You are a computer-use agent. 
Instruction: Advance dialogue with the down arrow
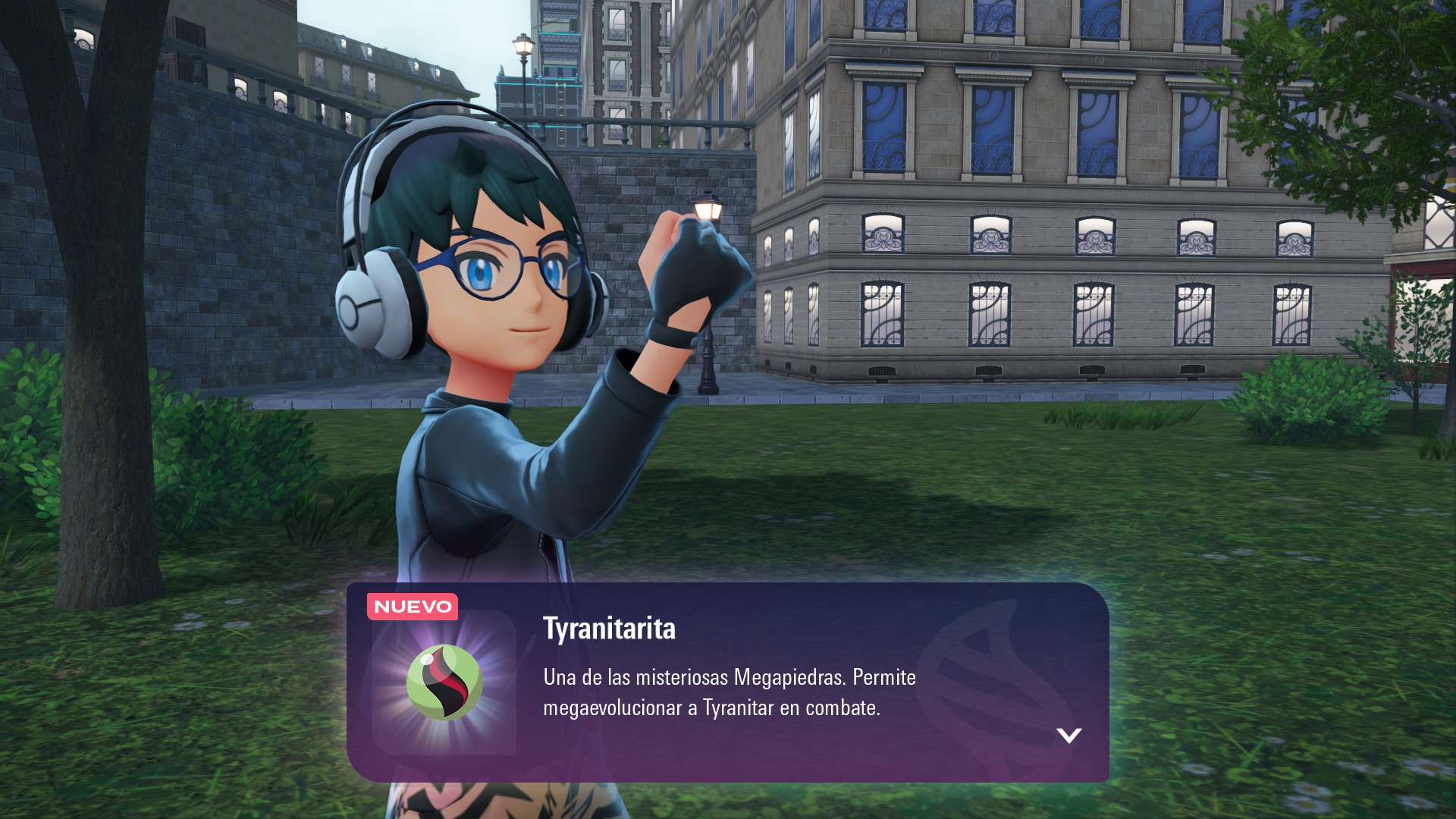(1068, 735)
